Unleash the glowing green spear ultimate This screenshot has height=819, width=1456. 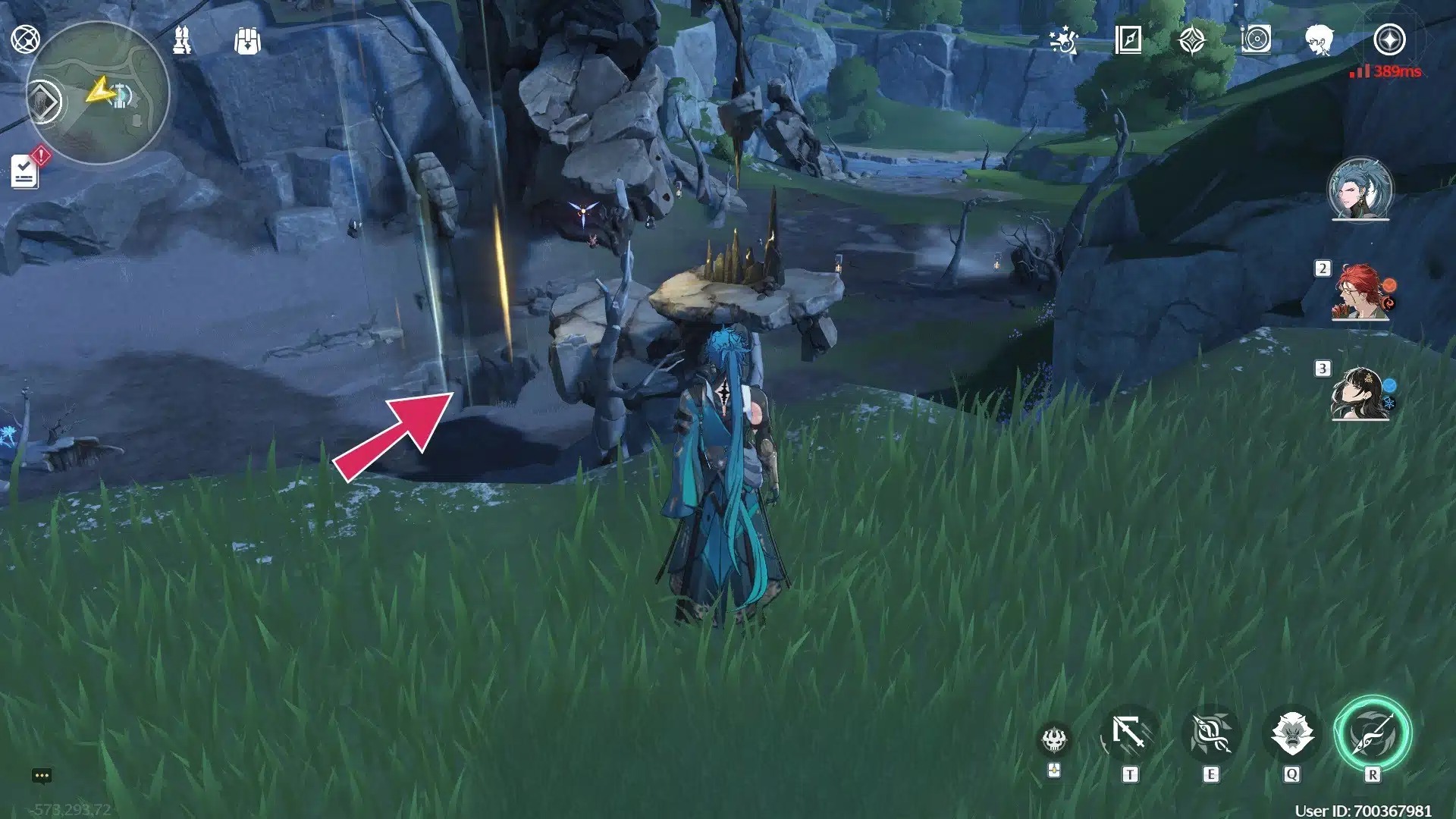1373,734
